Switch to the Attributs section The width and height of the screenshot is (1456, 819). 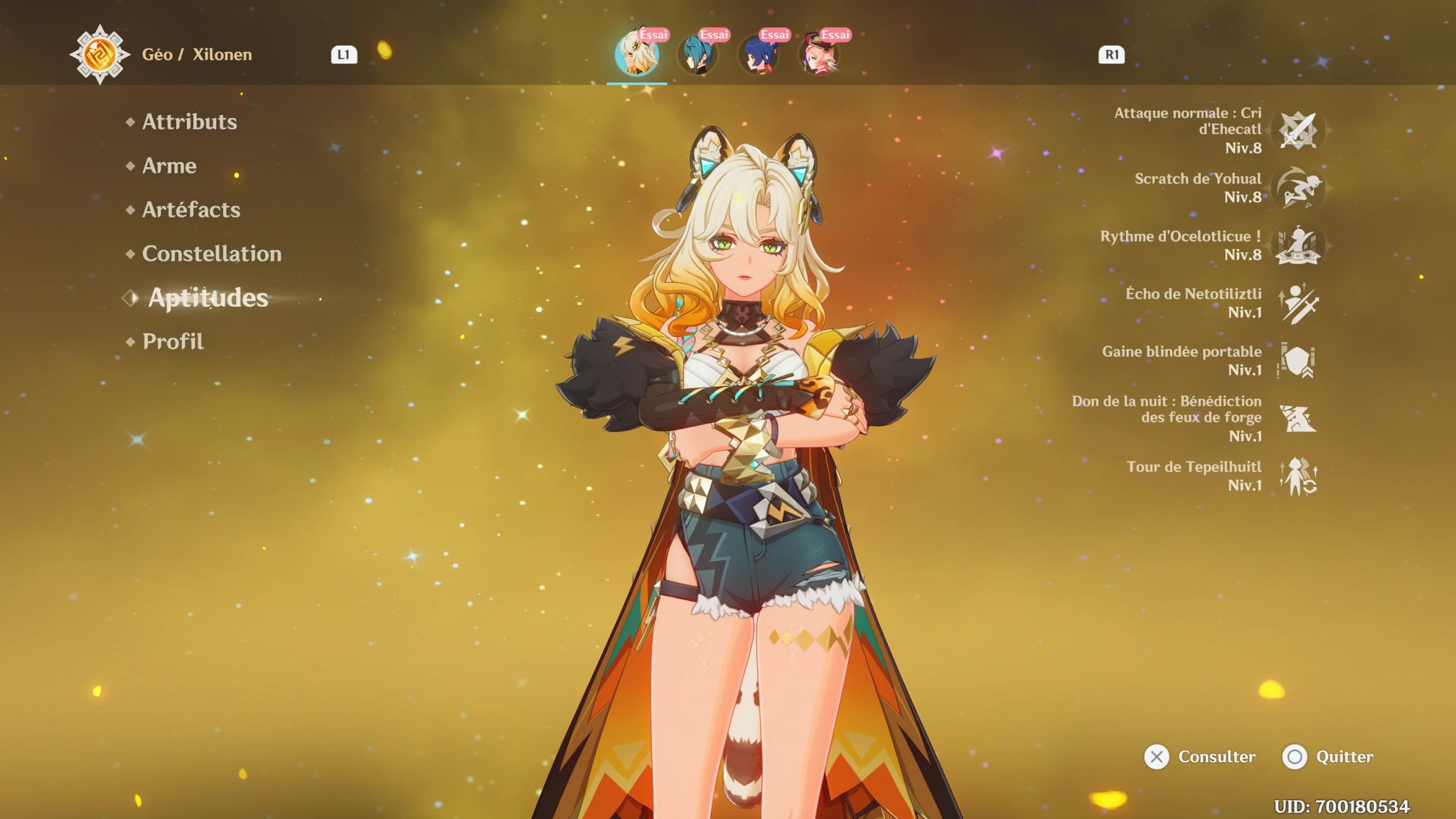188,122
